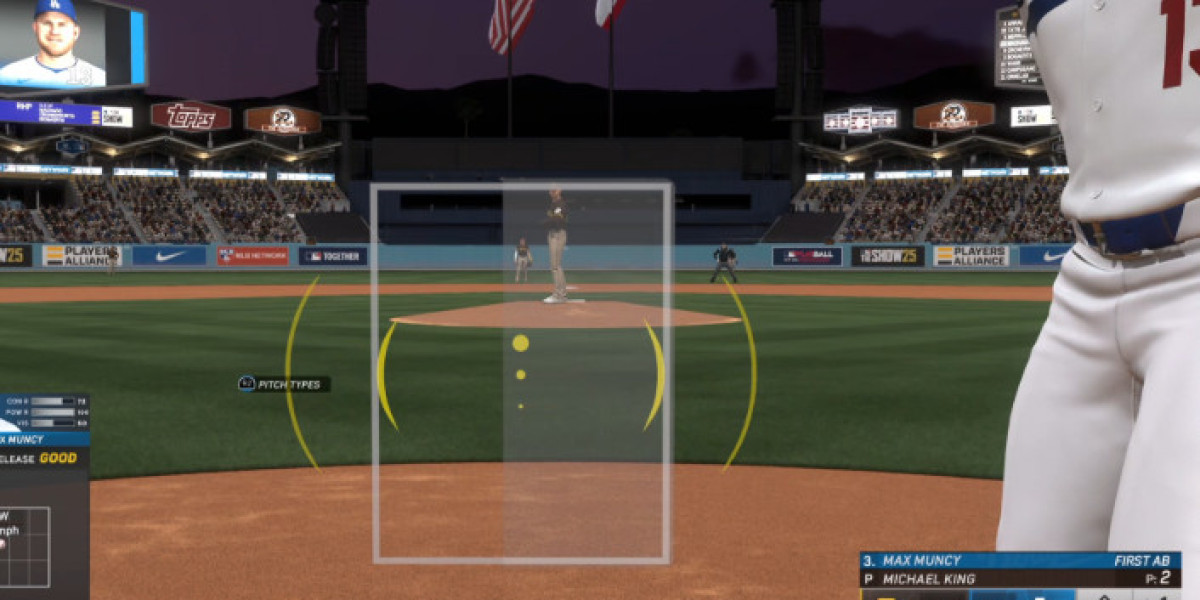Image resolution: width=1200 pixels, height=600 pixels.
Task: Choose the pitcher Michael King row
Action: [x=1019, y=578]
